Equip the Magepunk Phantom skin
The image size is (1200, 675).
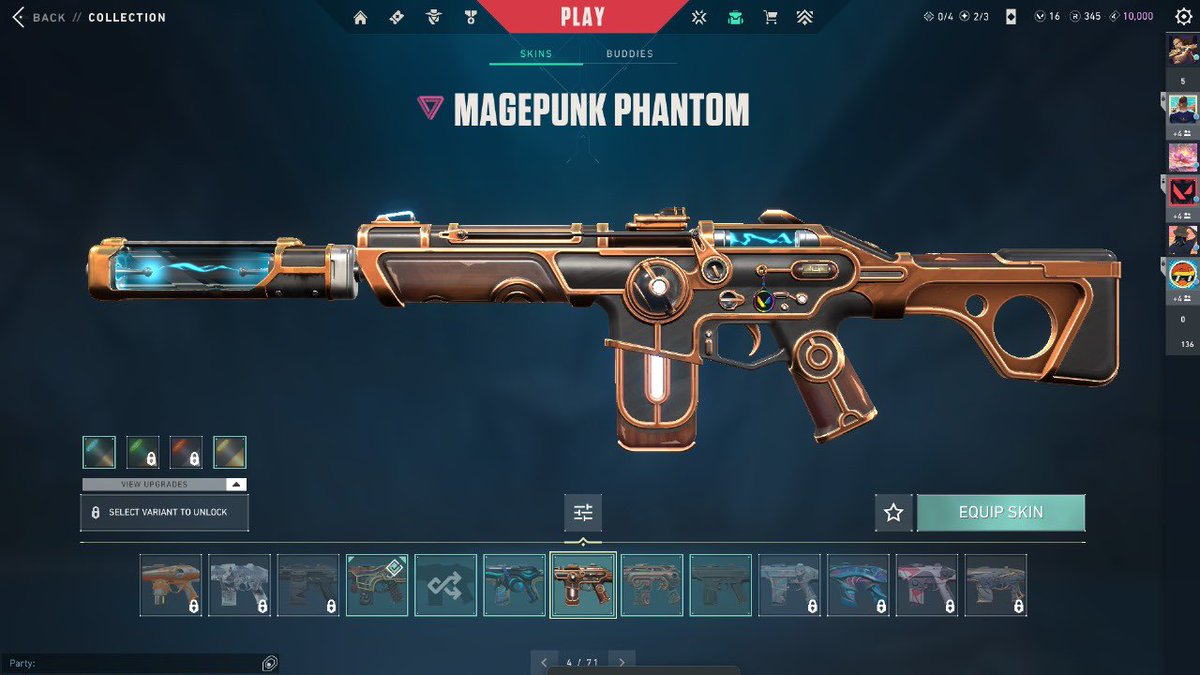(x=1000, y=512)
